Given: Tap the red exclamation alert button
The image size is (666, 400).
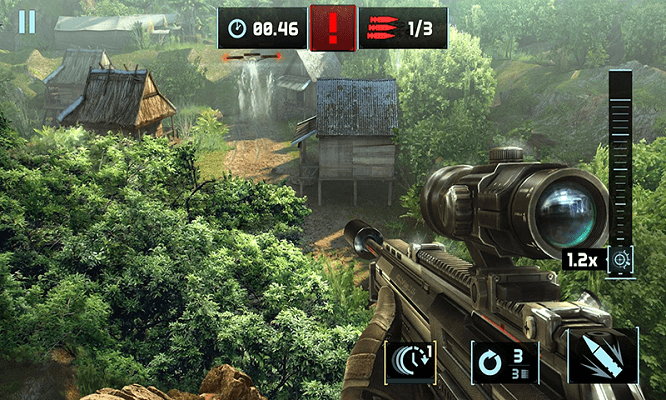Looking at the screenshot, I should [332, 27].
